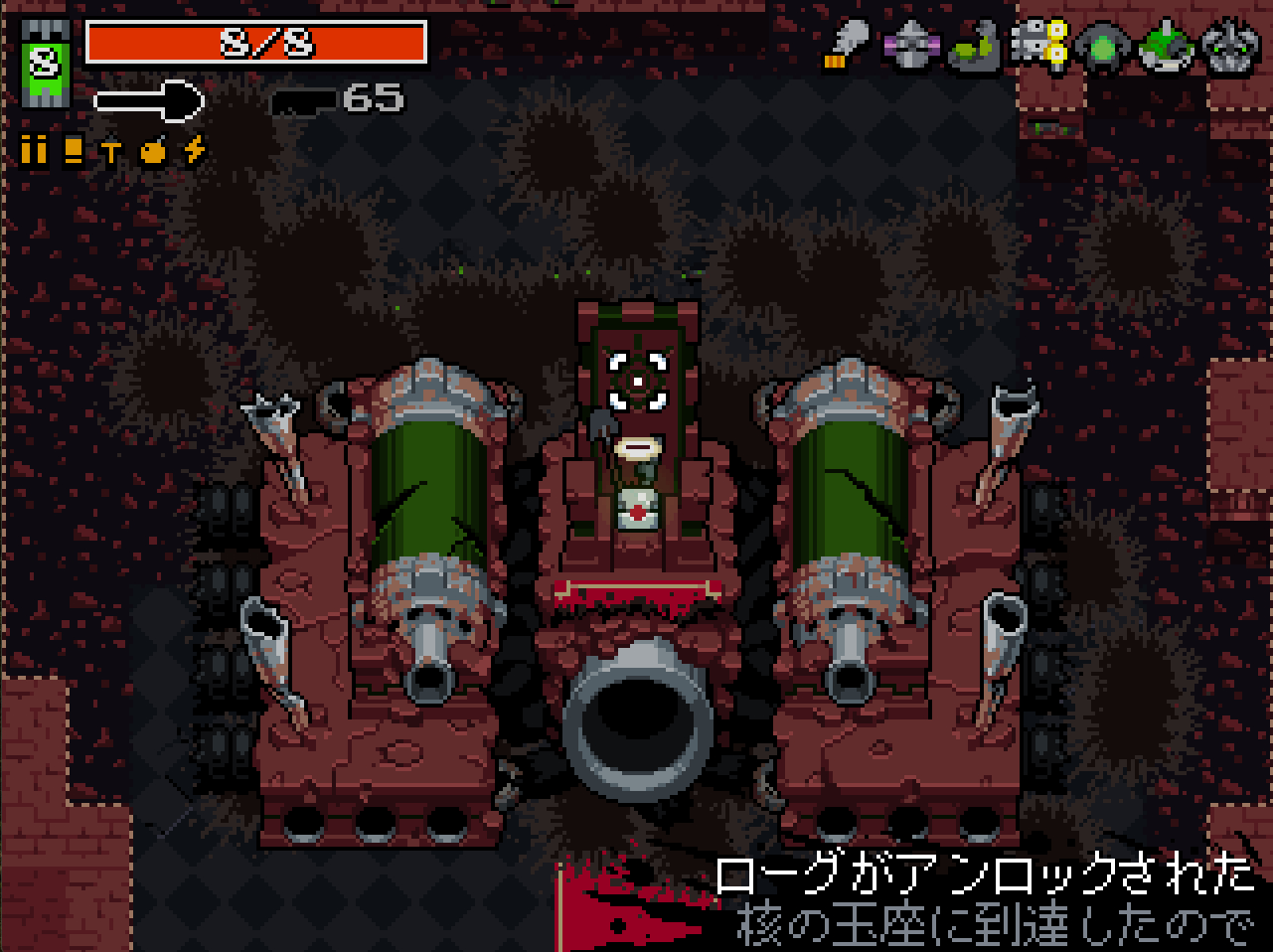This screenshot has width=1273, height=952.
Task: Inspect the gray arm mutation icon
Action: (x=846, y=46)
